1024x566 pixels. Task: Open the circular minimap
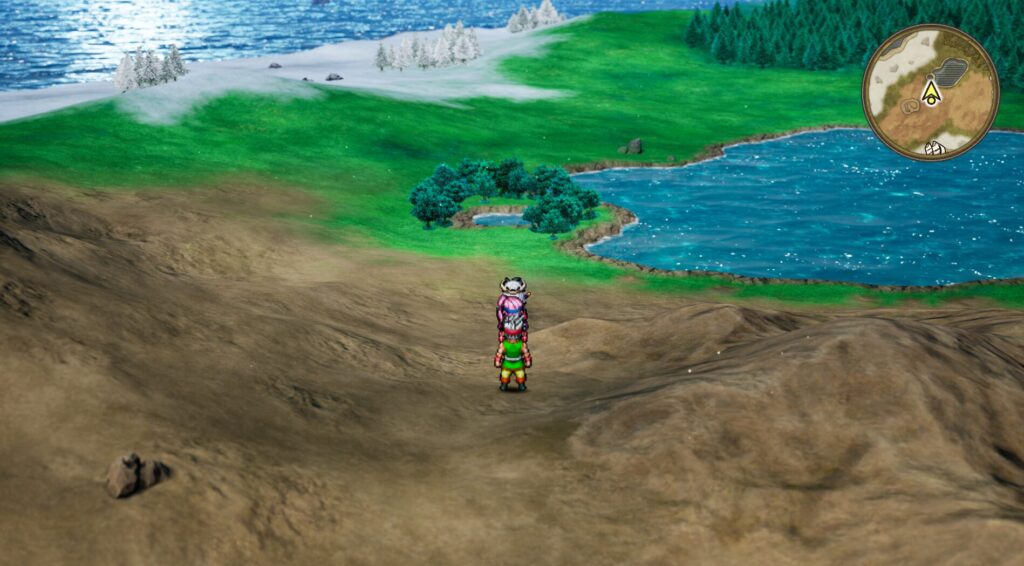930,93
